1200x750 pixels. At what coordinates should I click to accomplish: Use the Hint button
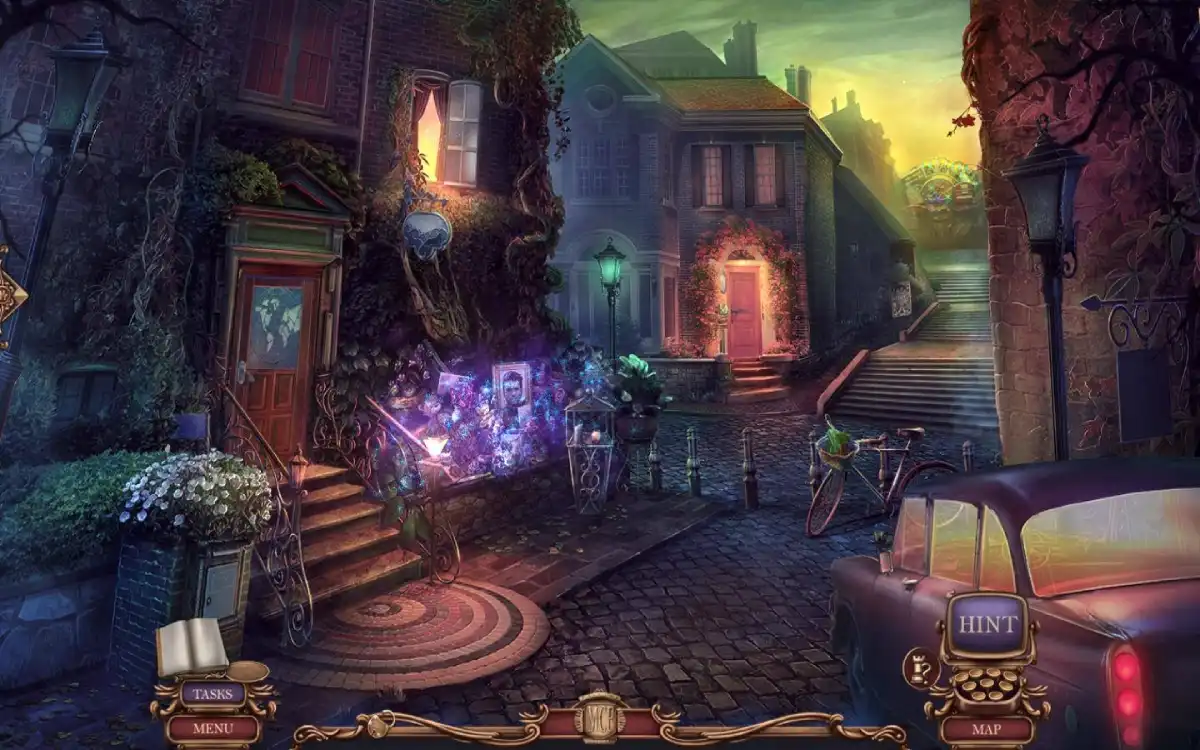(987, 624)
